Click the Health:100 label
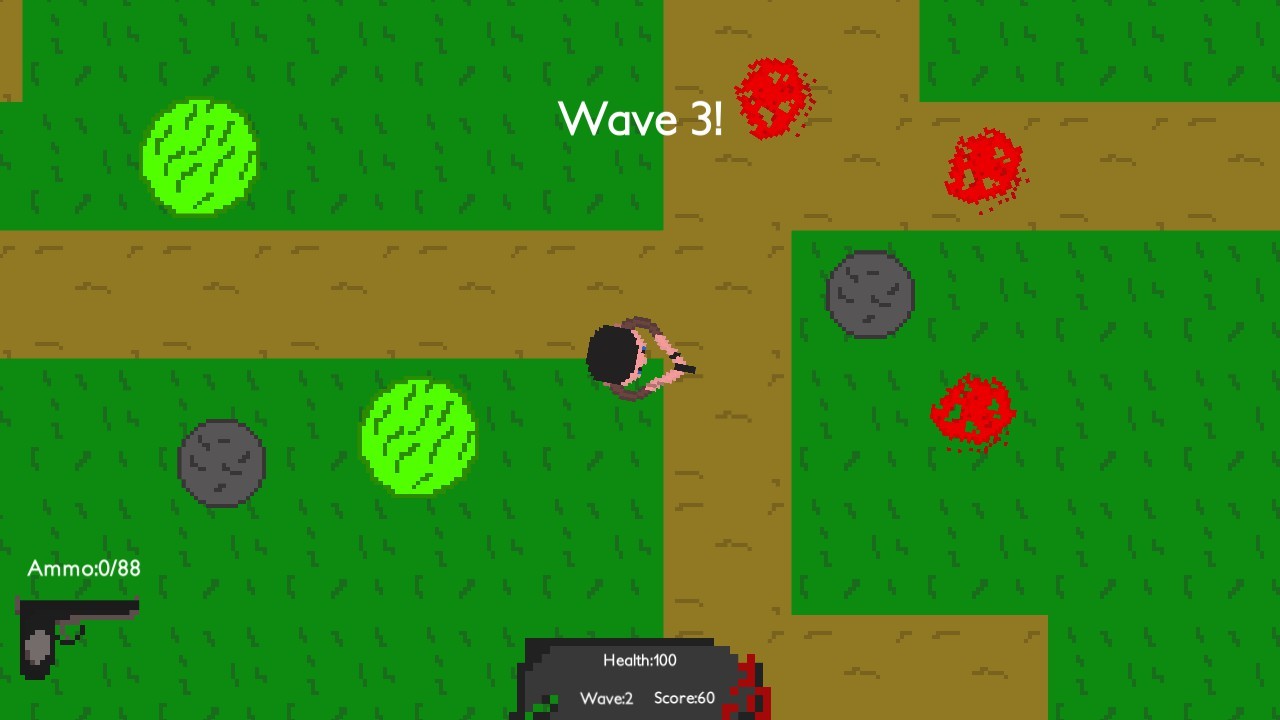The image size is (1280, 720). tap(640, 660)
